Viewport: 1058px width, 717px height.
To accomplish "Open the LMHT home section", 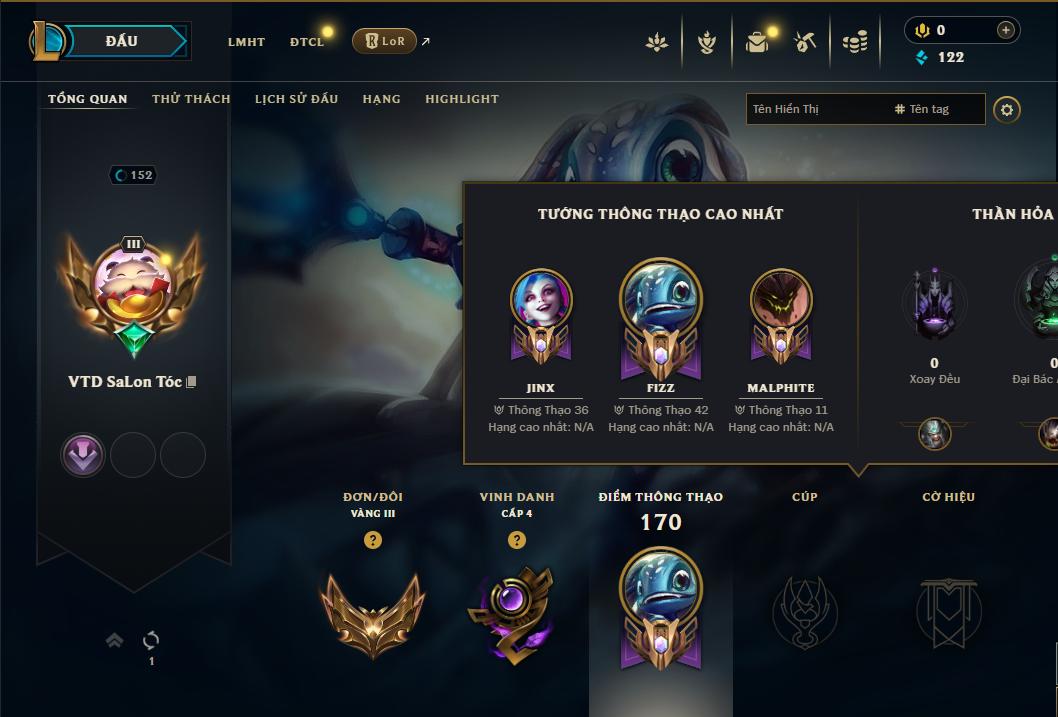I will (246, 42).
